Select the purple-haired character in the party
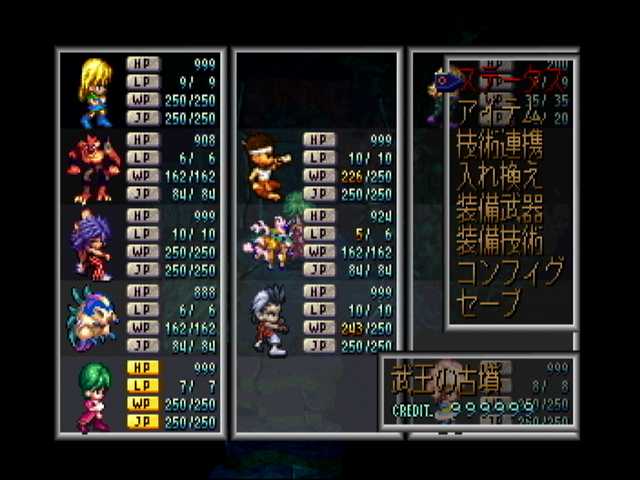 tap(93, 244)
